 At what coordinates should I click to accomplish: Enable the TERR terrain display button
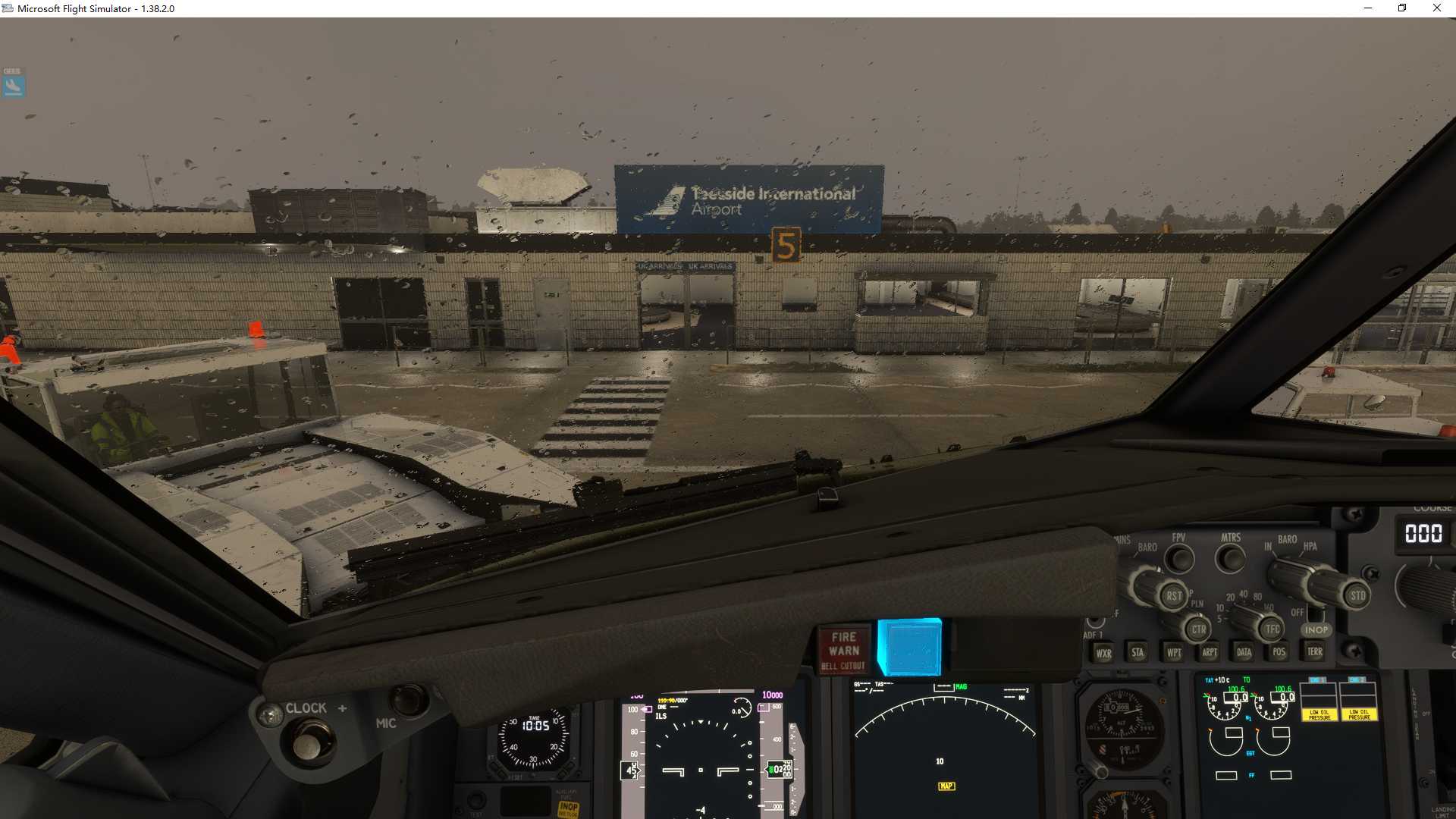click(x=1313, y=651)
